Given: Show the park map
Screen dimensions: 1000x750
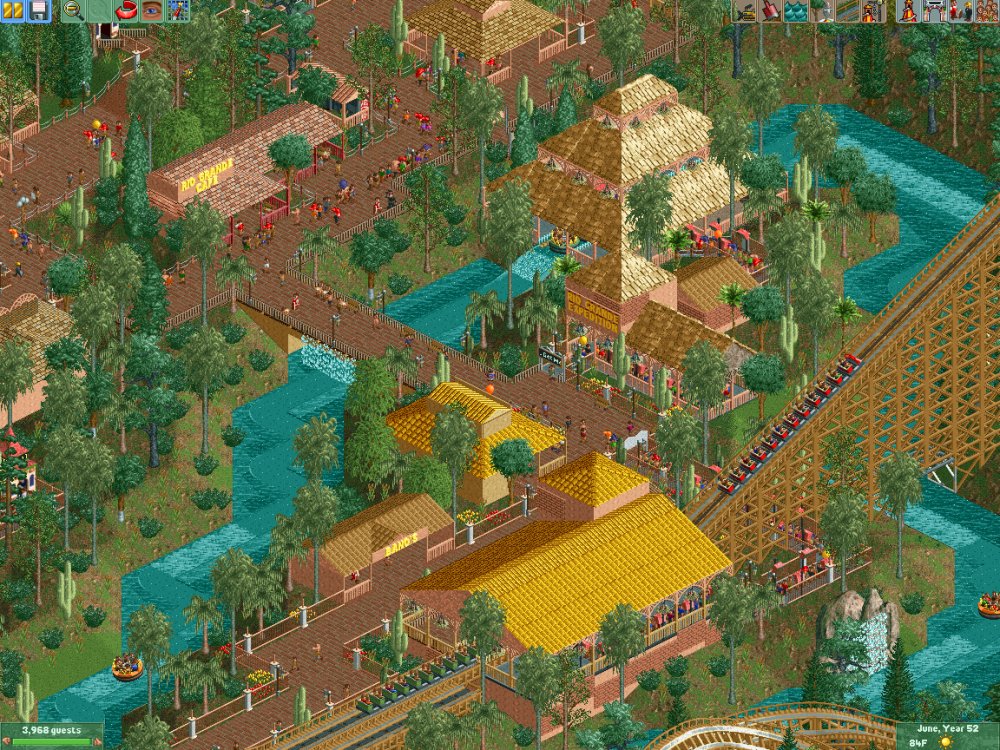Looking at the screenshot, I should coord(178,11).
